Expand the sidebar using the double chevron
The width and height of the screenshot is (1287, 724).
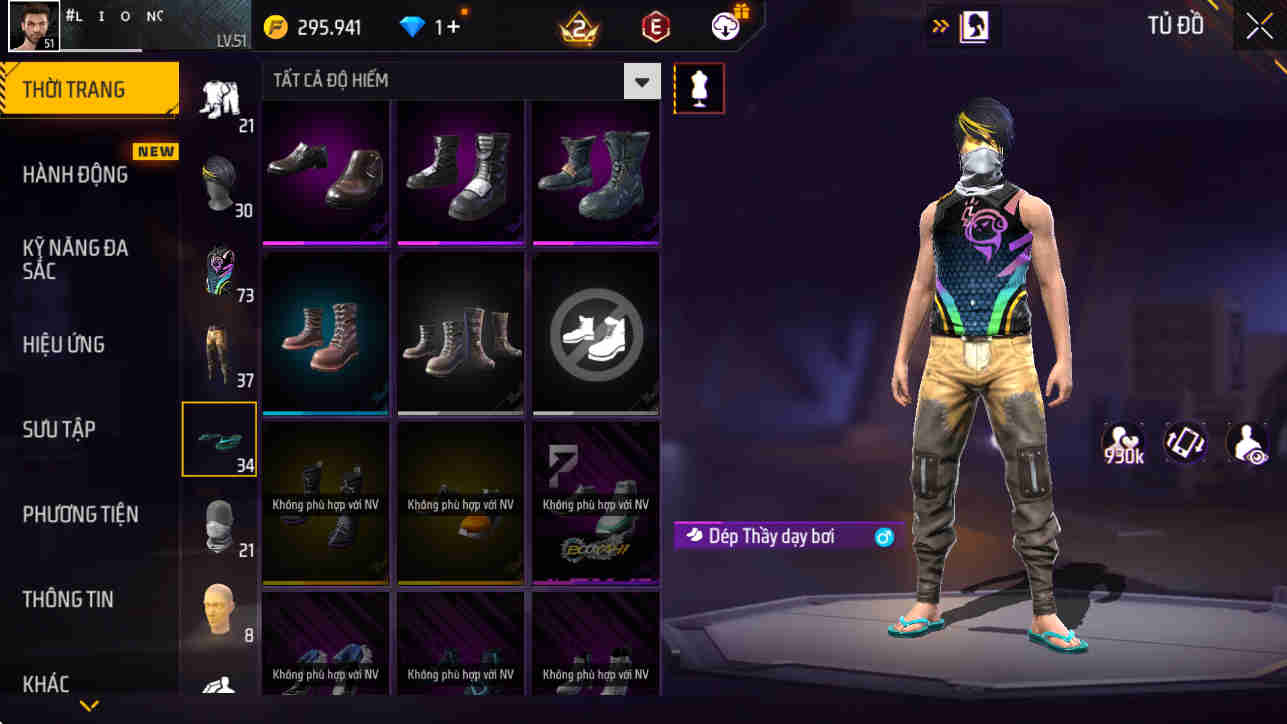(x=938, y=25)
